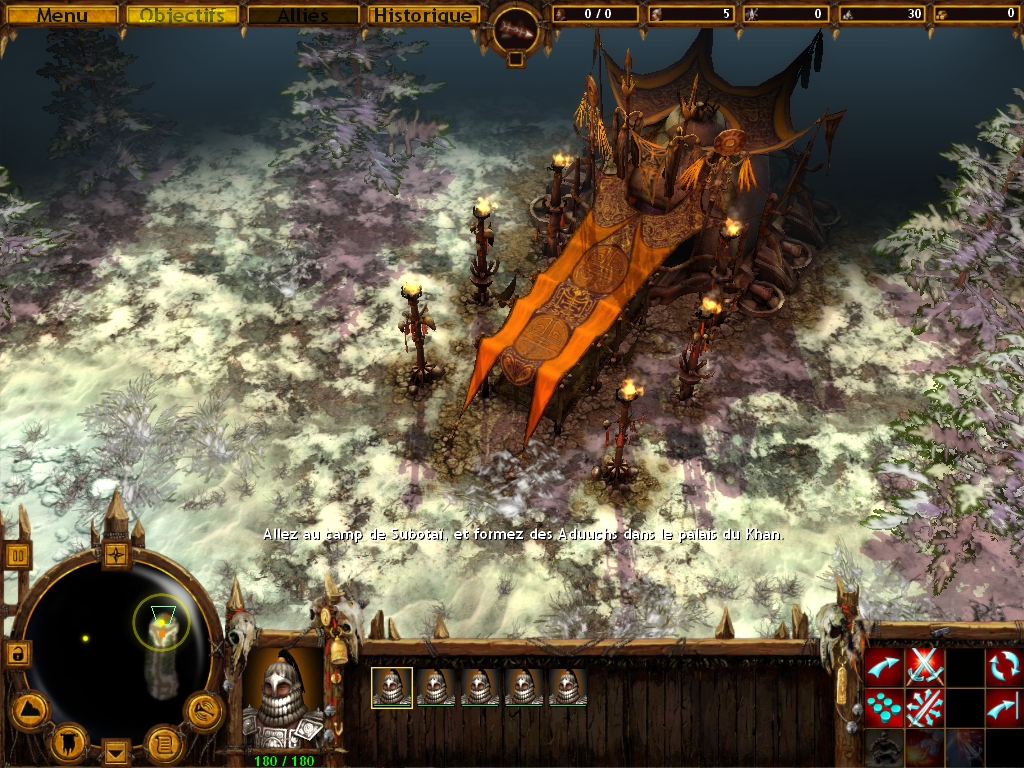This screenshot has width=1024, height=768.
Task: Select the first highlighted unit portrait in the row
Action: (392, 687)
